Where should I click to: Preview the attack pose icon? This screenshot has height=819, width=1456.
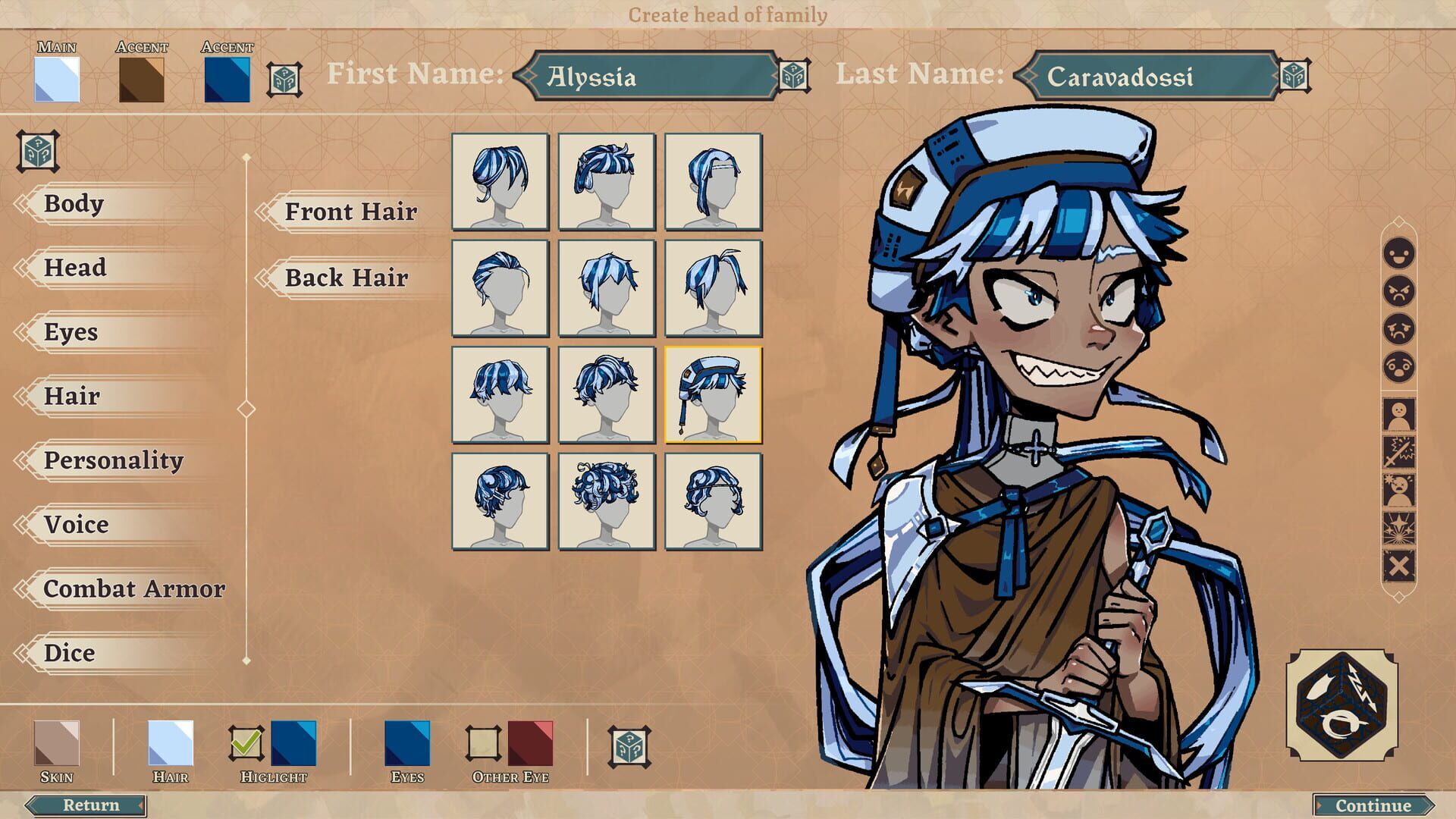(x=1398, y=450)
